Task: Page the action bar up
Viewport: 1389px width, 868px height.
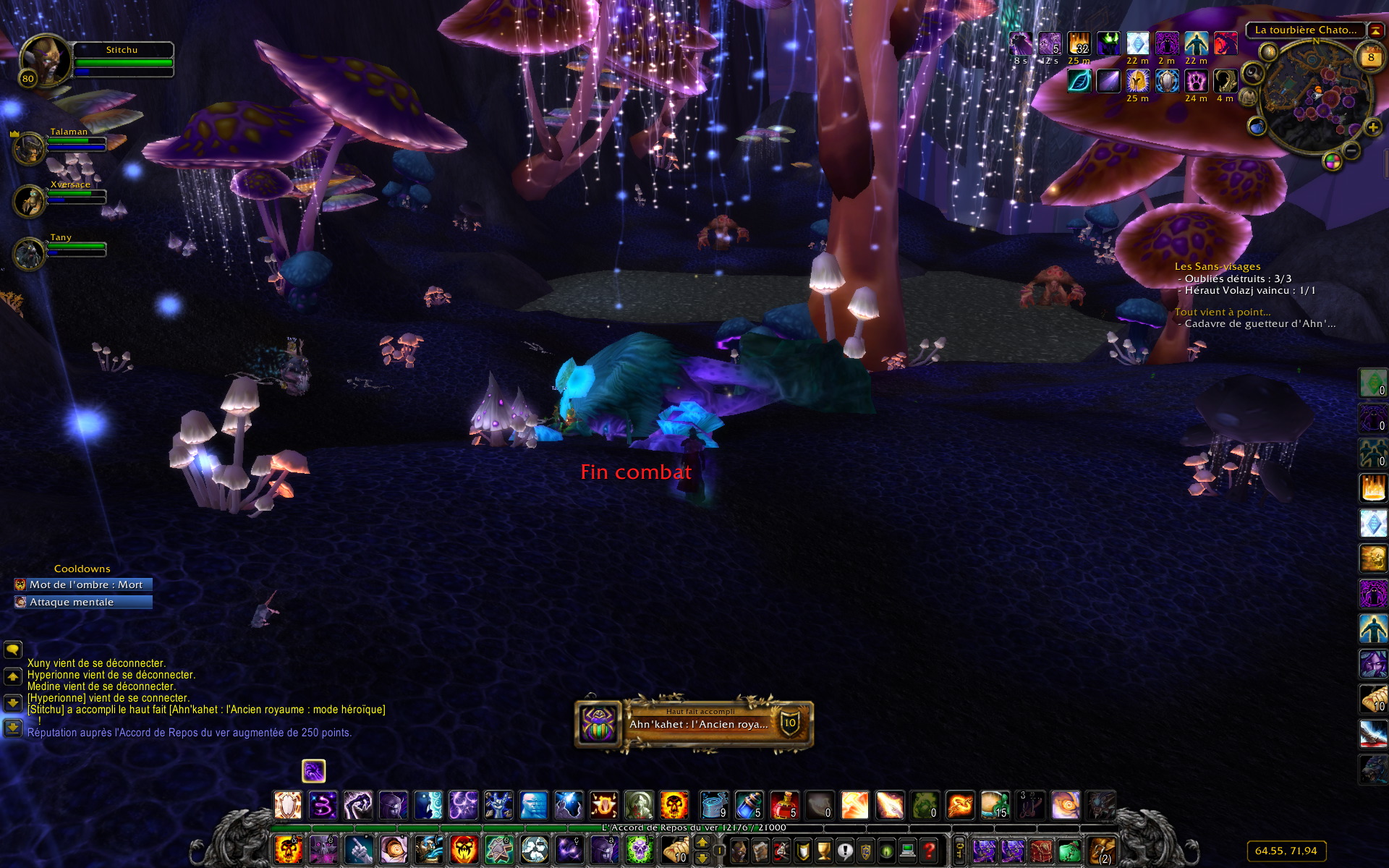Action: pyautogui.click(x=702, y=842)
